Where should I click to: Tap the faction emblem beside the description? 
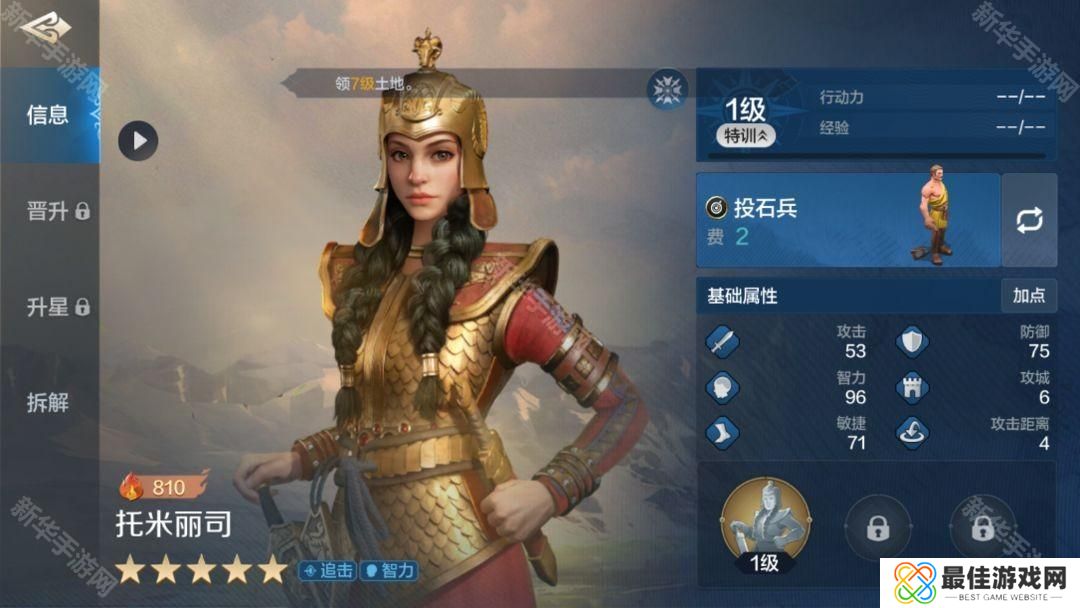click(x=665, y=89)
